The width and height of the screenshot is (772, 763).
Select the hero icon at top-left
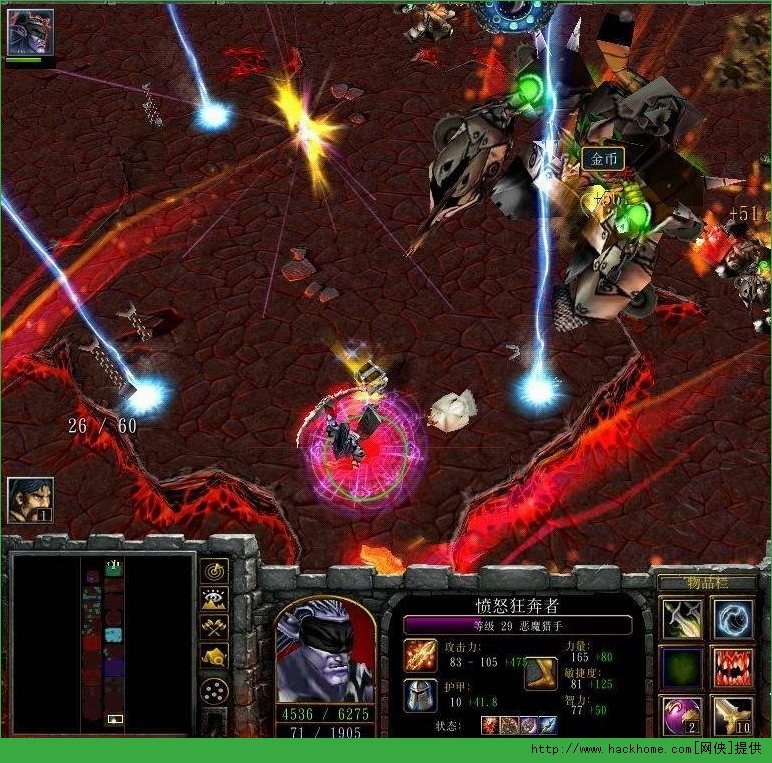tap(30, 32)
